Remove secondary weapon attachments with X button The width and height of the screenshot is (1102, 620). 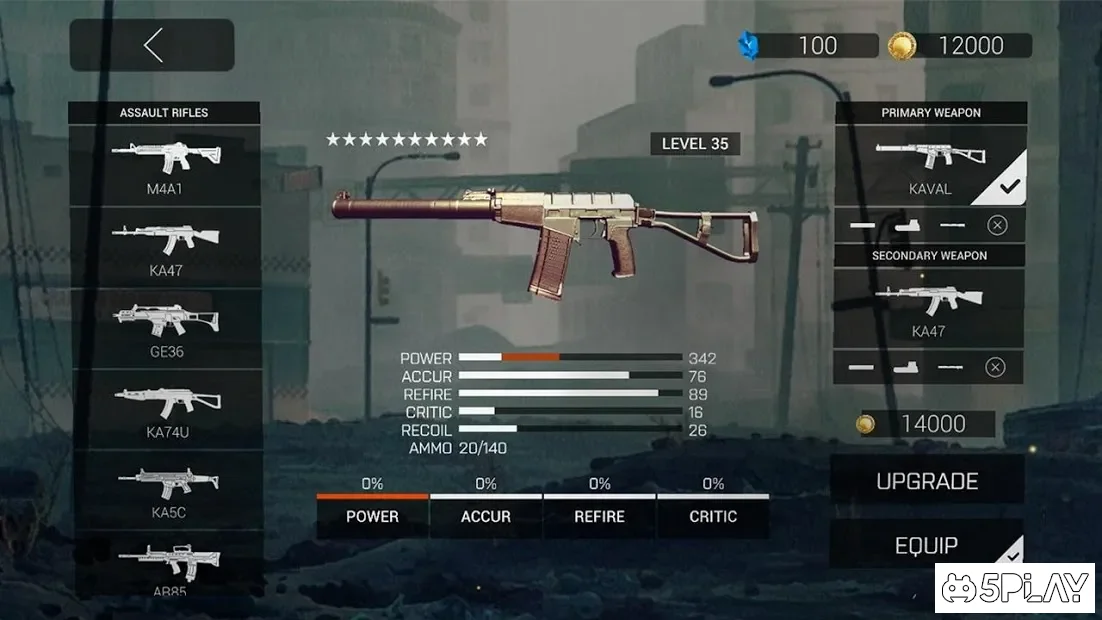point(995,367)
